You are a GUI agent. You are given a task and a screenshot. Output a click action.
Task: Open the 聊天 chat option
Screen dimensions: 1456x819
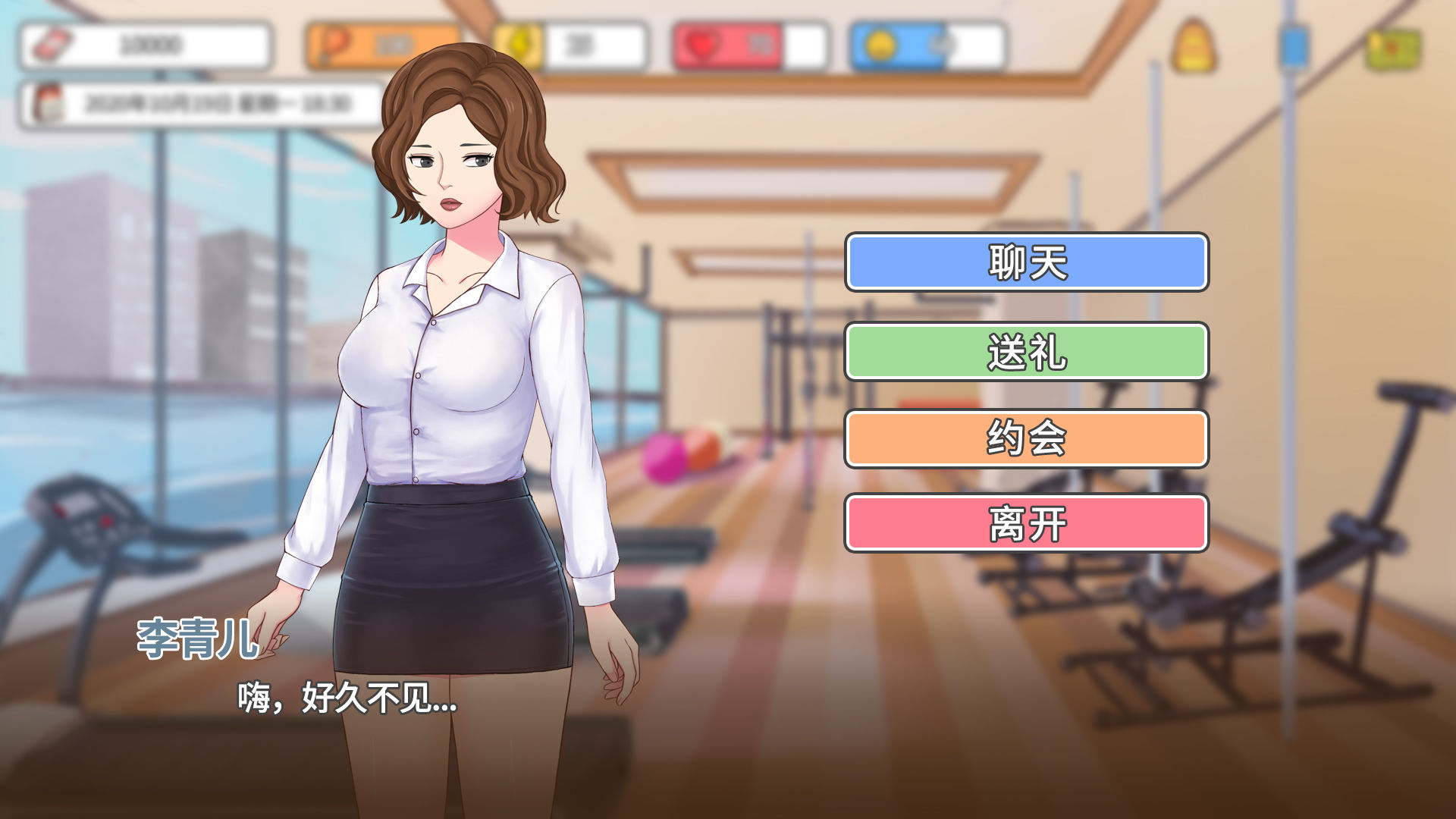point(1026,262)
